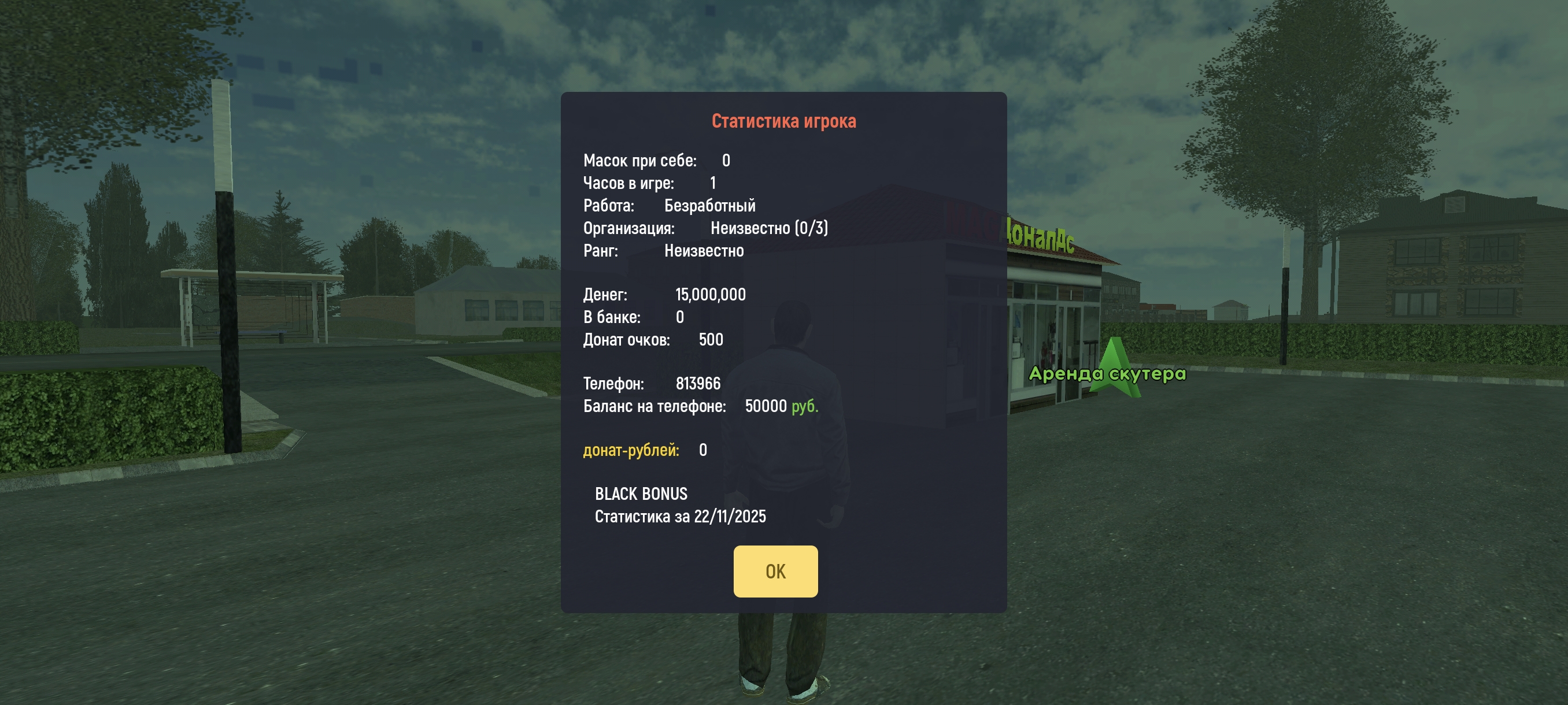The width and height of the screenshot is (1568, 705).
Task: Select the донат-рублей label in yellow
Action: pyautogui.click(x=631, y=450)
